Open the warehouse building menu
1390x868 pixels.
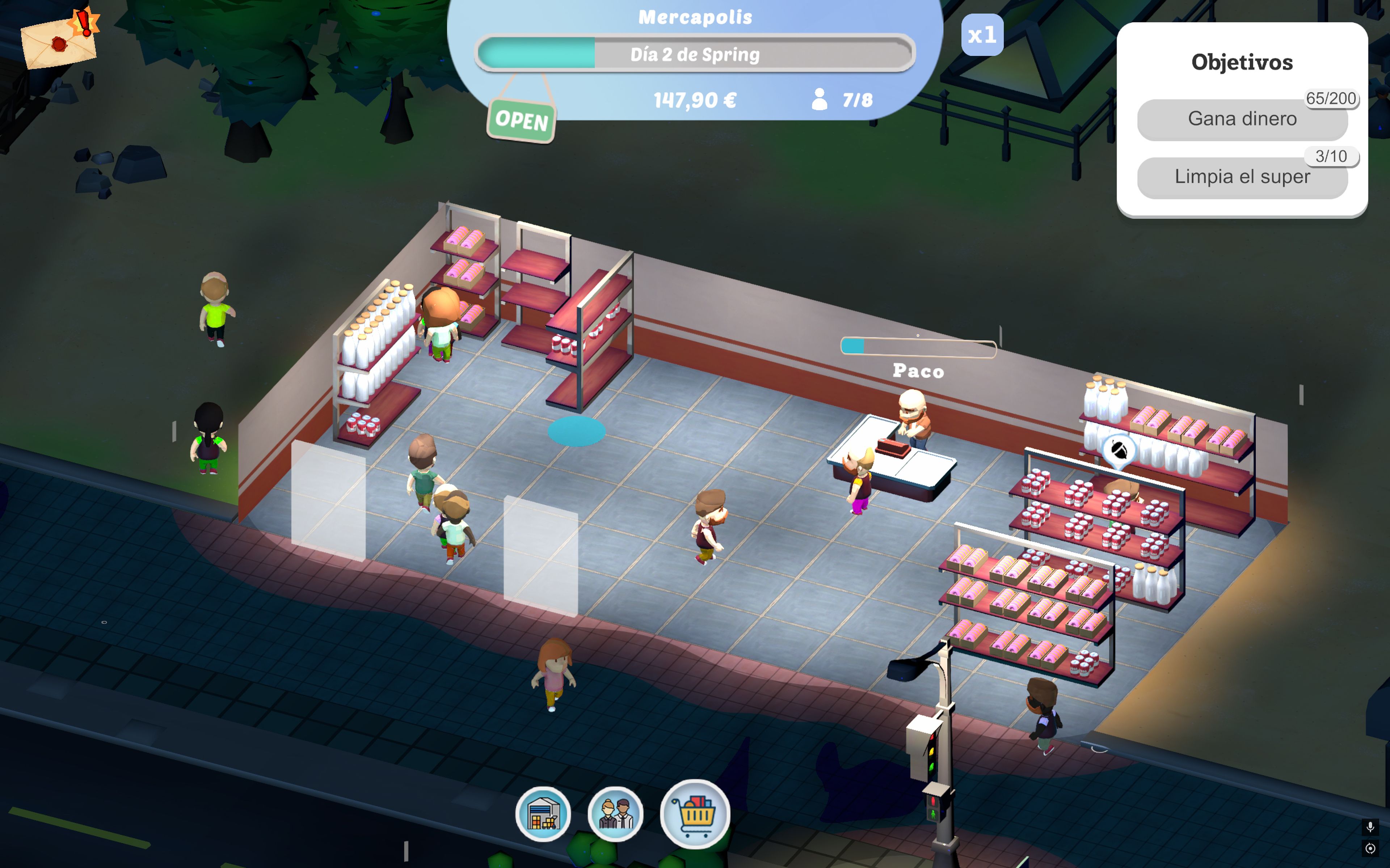click(x=543, y=814)
